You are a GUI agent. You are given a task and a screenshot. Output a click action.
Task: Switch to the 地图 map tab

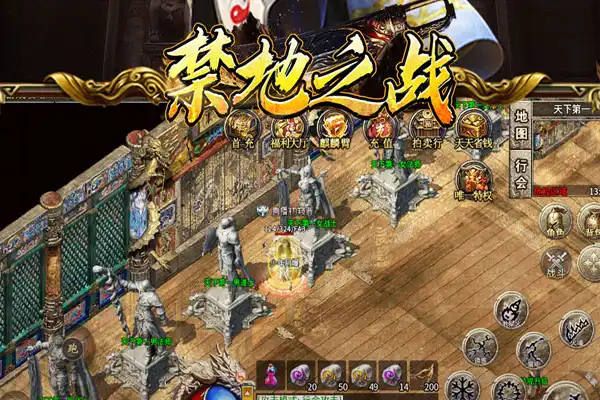pyautogui.click(x=521, y=126)
